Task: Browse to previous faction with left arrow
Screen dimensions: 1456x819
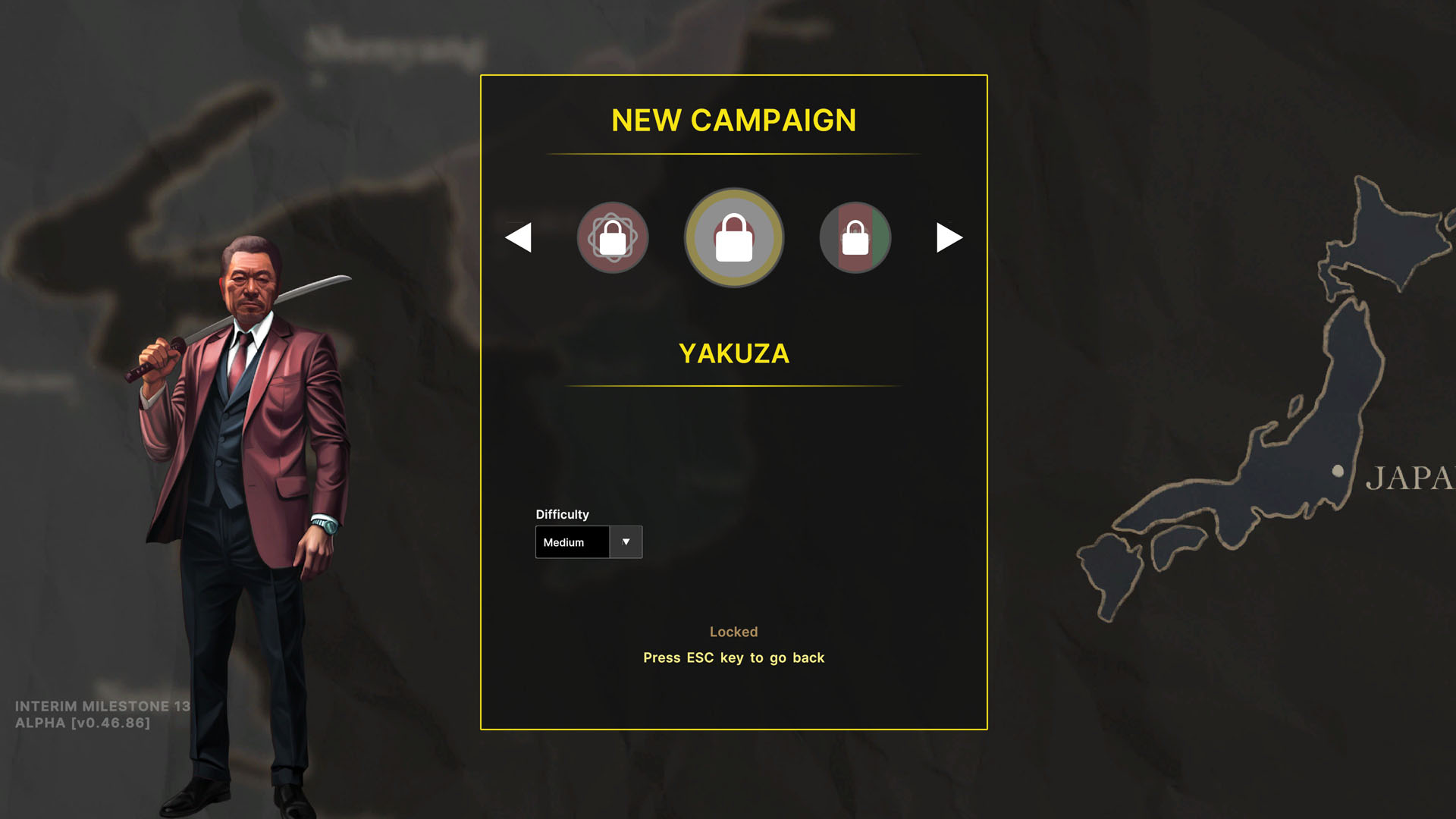Action: (x=519, y=237)
